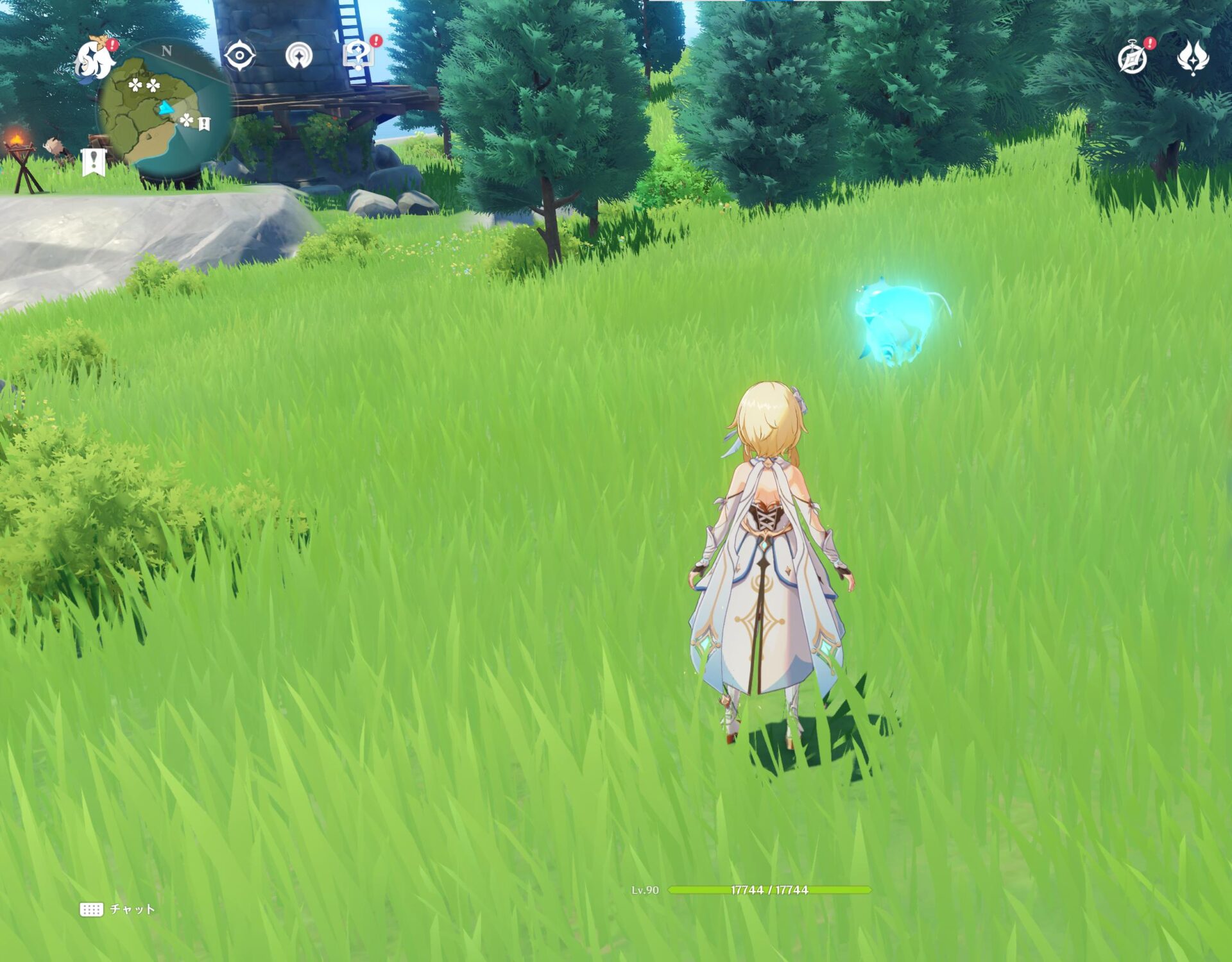Open the compass icon with red alert
This screenshot has width=1232, height=962.
[x=1133, y=59]
